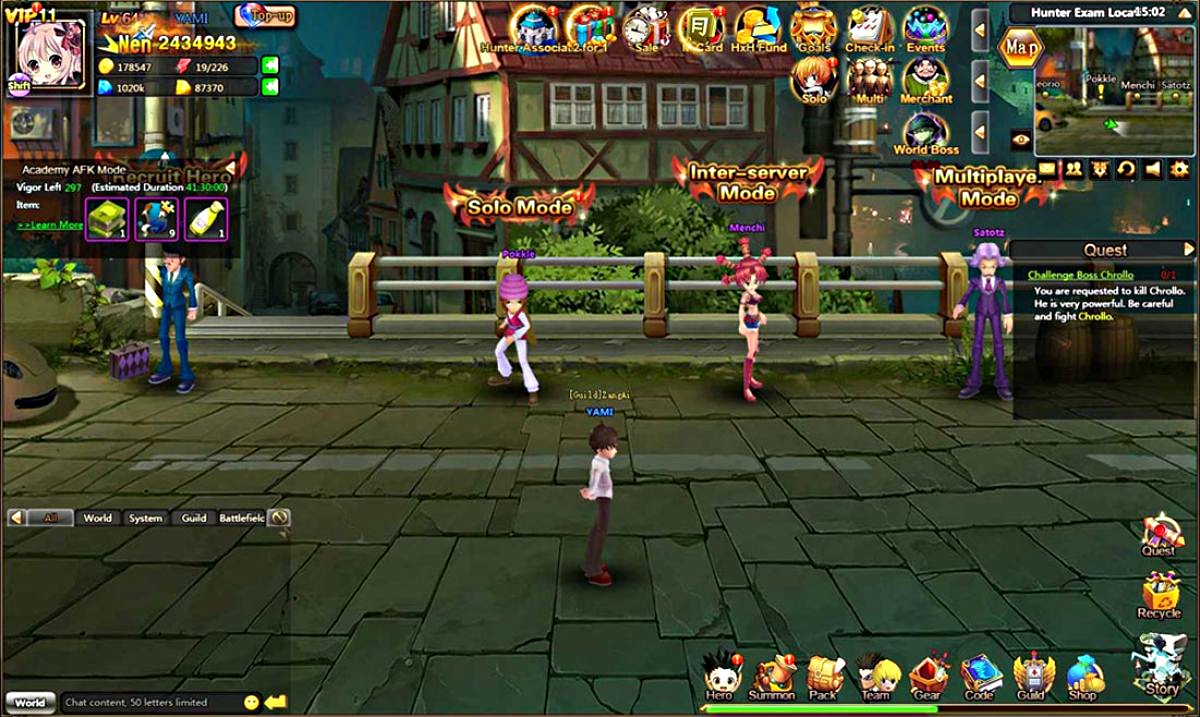1200x717 pixels.
Task: Click the Learn More link
Action: (50, 226)
